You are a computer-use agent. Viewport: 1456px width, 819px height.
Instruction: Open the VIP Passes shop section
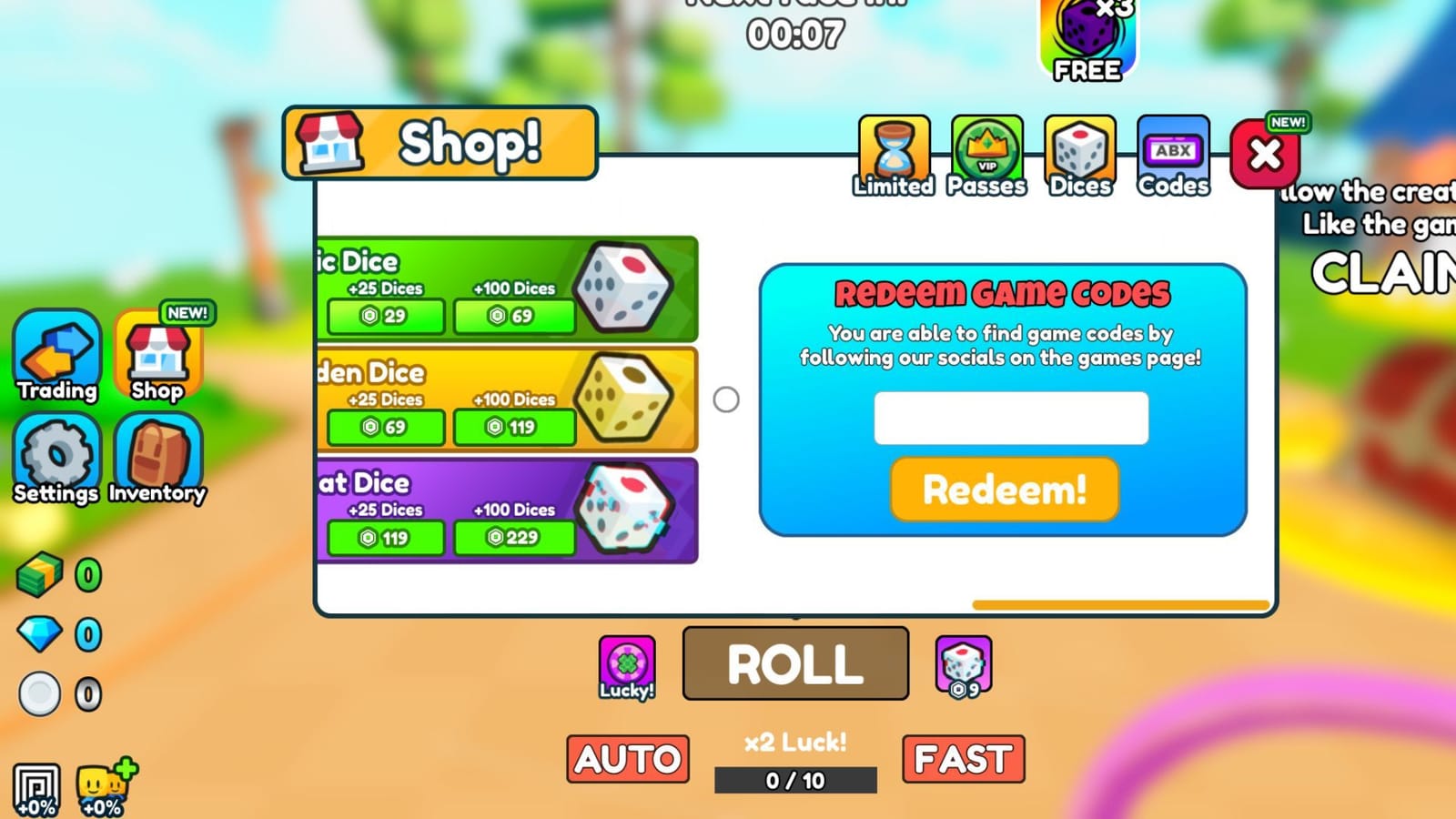click(x=986, y=155)
